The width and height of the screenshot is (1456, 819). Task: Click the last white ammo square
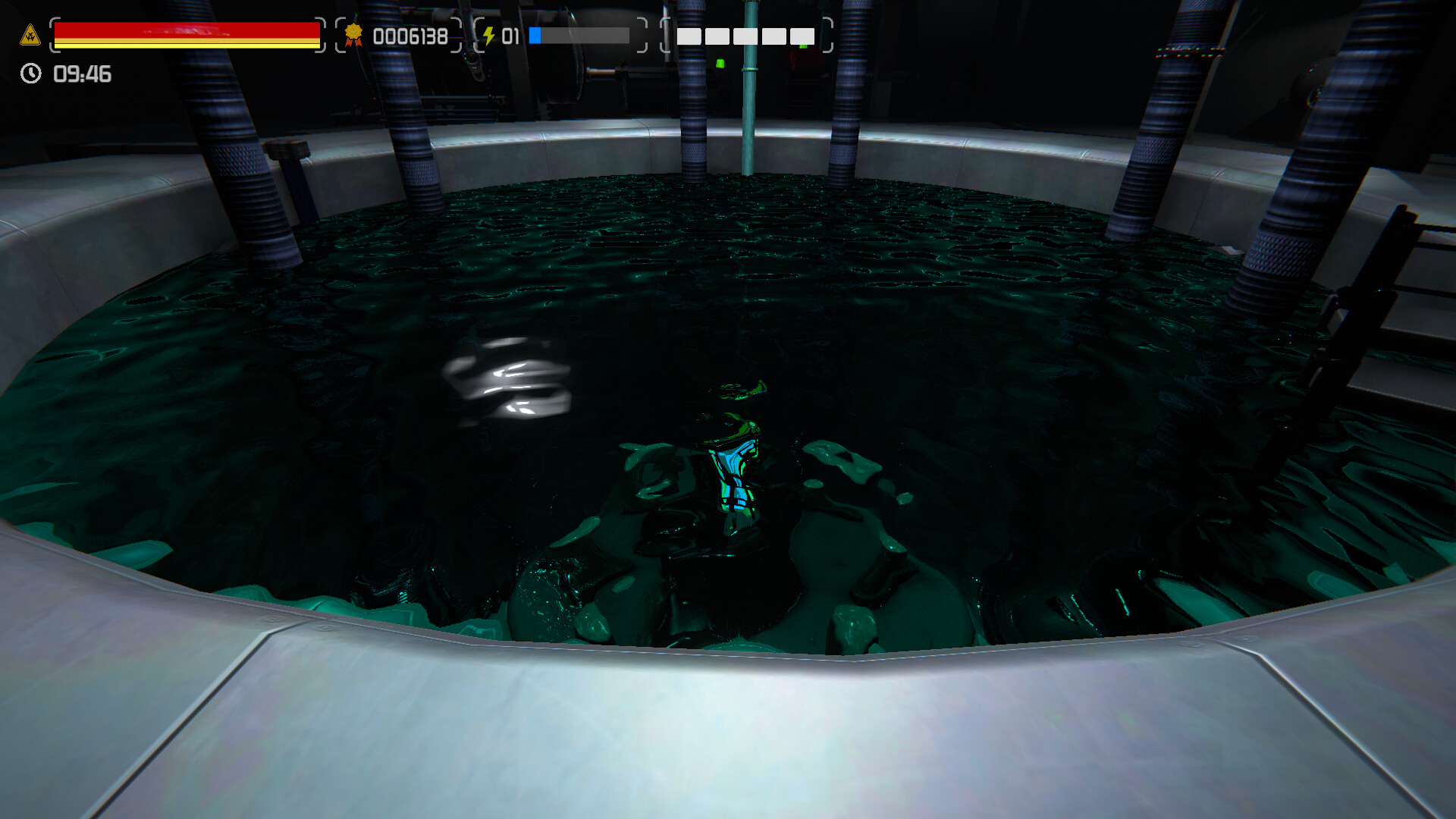tap(802, 36)
